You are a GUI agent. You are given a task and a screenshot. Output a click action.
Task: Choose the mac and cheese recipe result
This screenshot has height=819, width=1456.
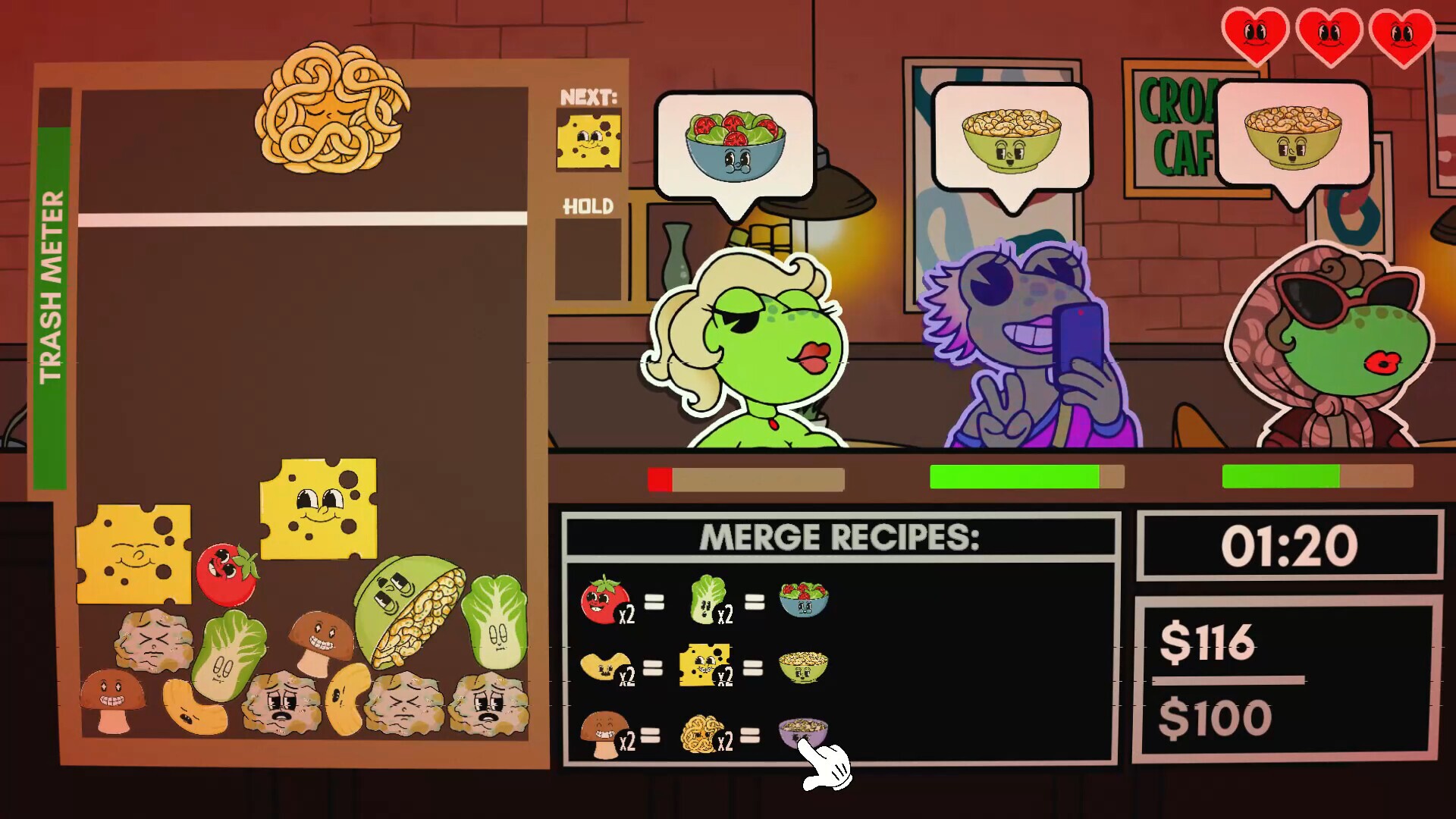point(804,666)
